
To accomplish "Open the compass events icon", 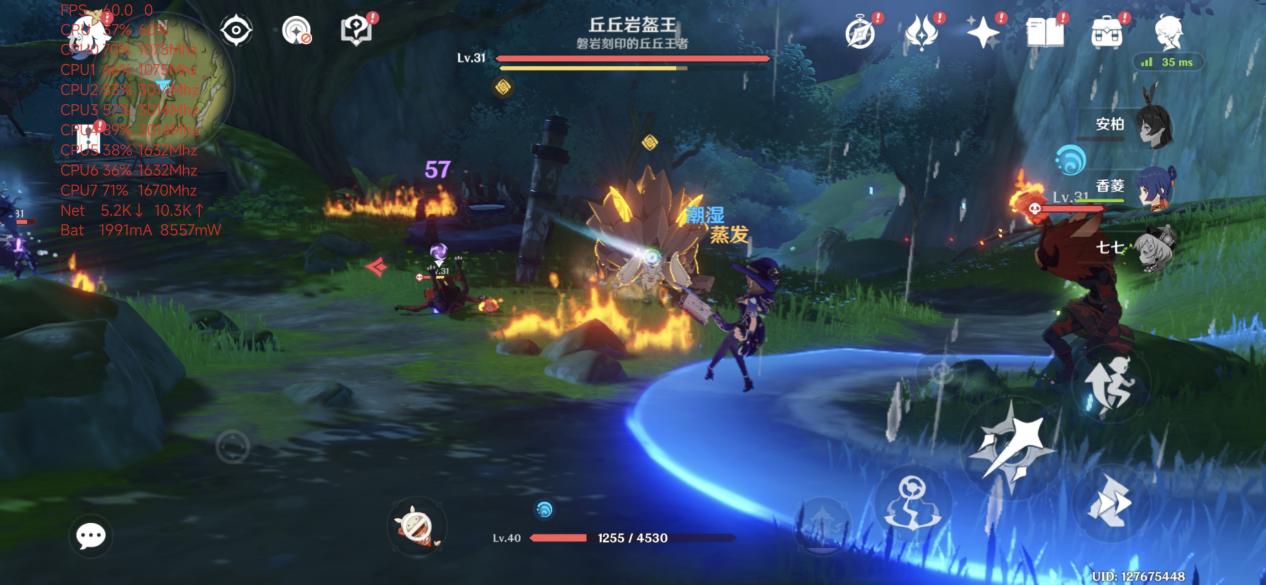I will coord(860,33).
